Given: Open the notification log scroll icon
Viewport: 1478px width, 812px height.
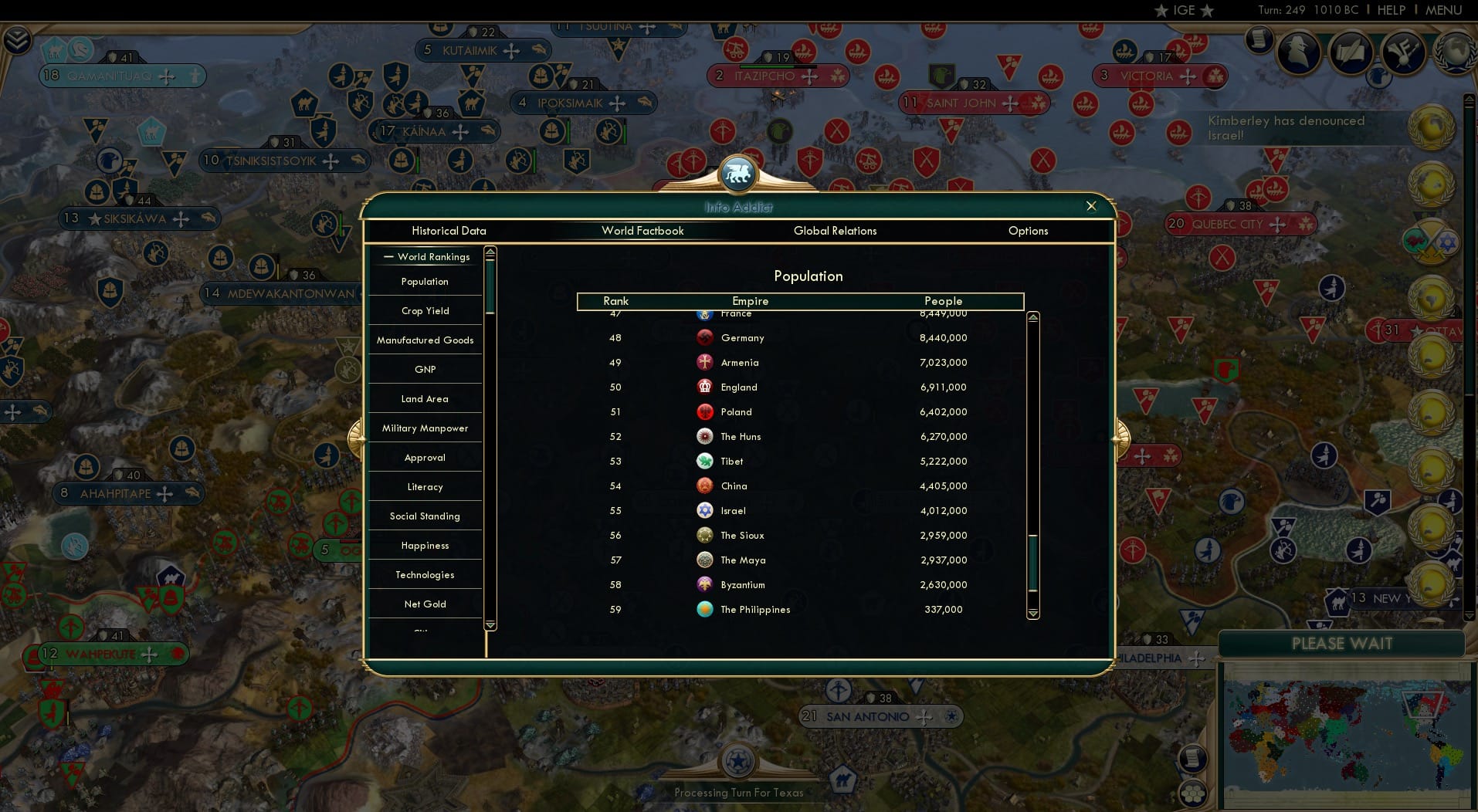Looking at the screenshot, I should click(1259, 40).
